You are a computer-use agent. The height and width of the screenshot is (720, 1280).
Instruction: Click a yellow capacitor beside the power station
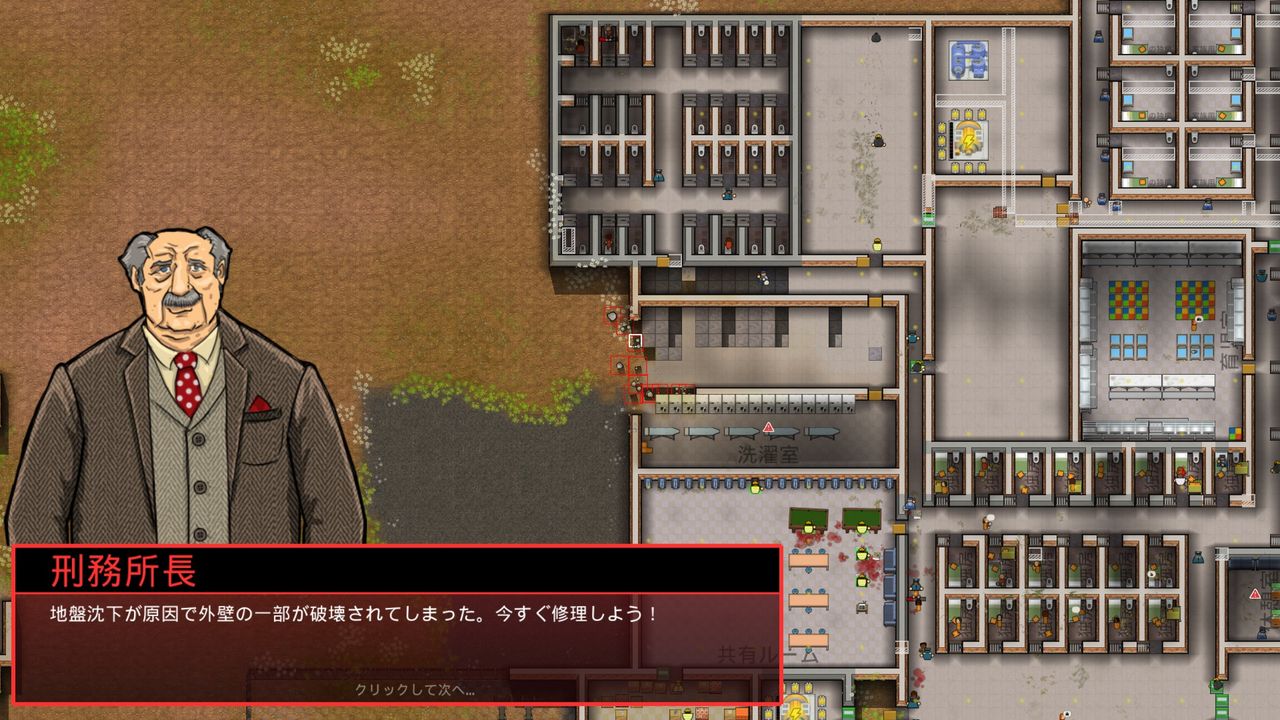(955, 114)
